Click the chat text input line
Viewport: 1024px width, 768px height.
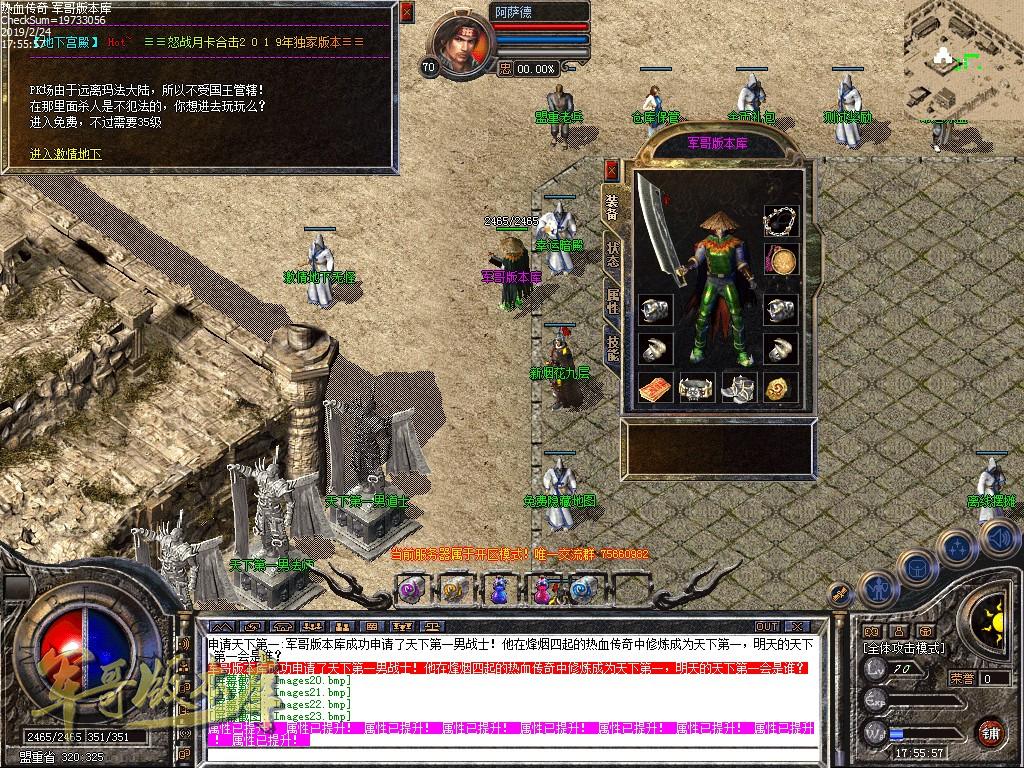click(x=510, y=752)
